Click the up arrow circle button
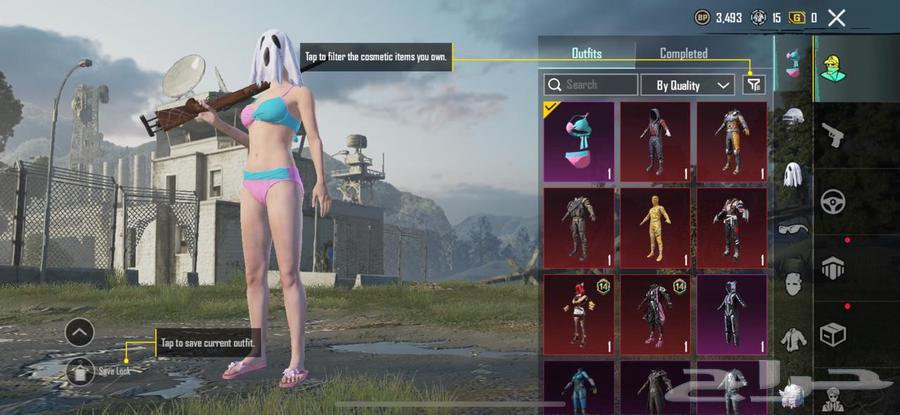Image resolution: width=900 pixels, height=415 pixels. 80,332
